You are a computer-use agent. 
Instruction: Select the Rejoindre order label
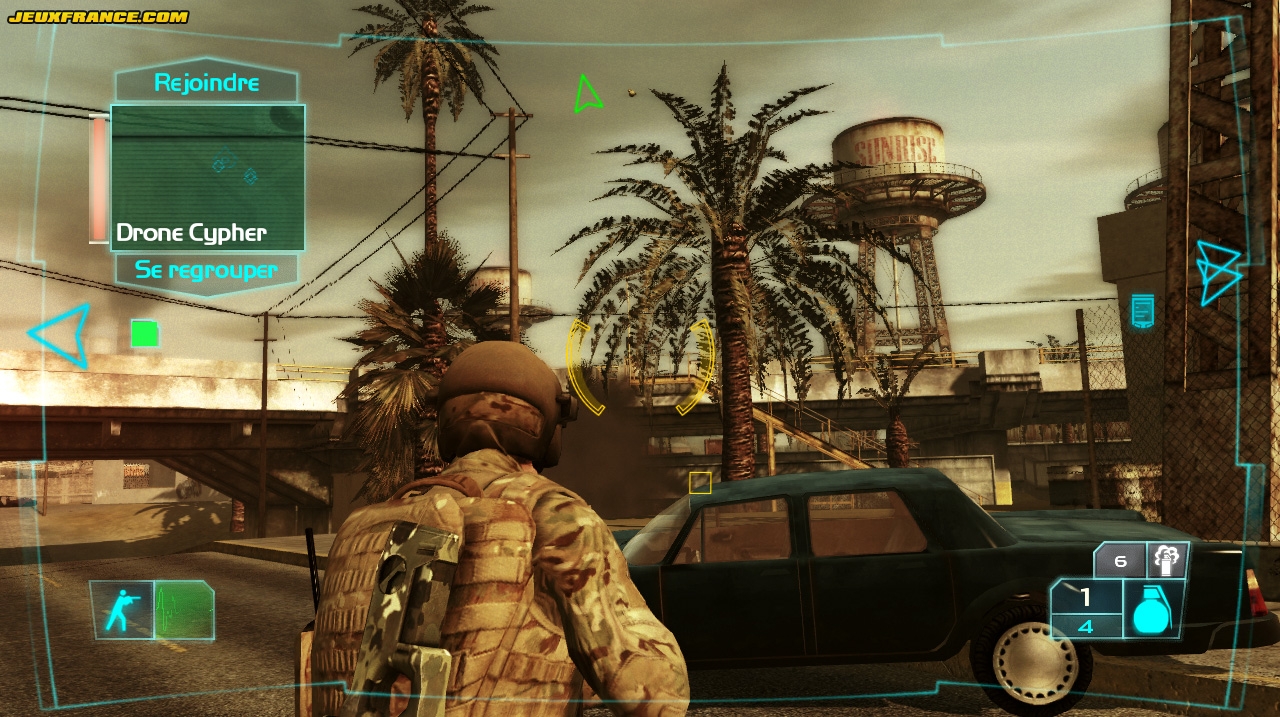click(x=207, y=84)
